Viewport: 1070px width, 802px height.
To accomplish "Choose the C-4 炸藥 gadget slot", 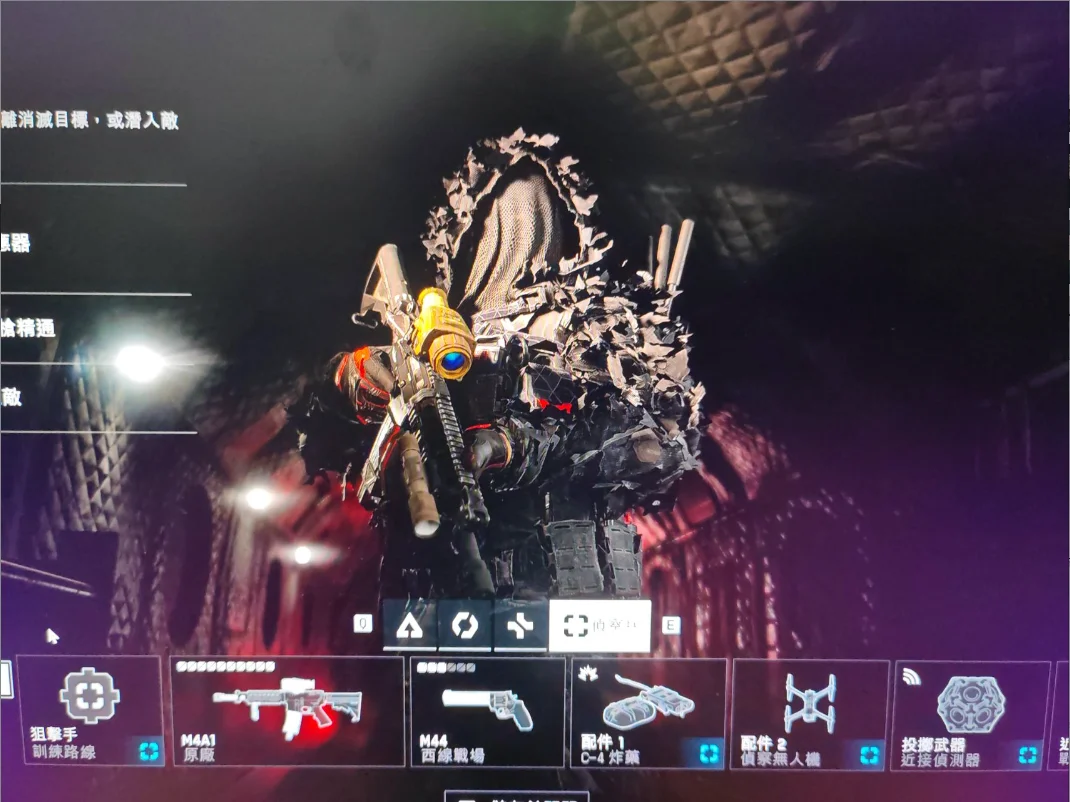I will [648, 710].
